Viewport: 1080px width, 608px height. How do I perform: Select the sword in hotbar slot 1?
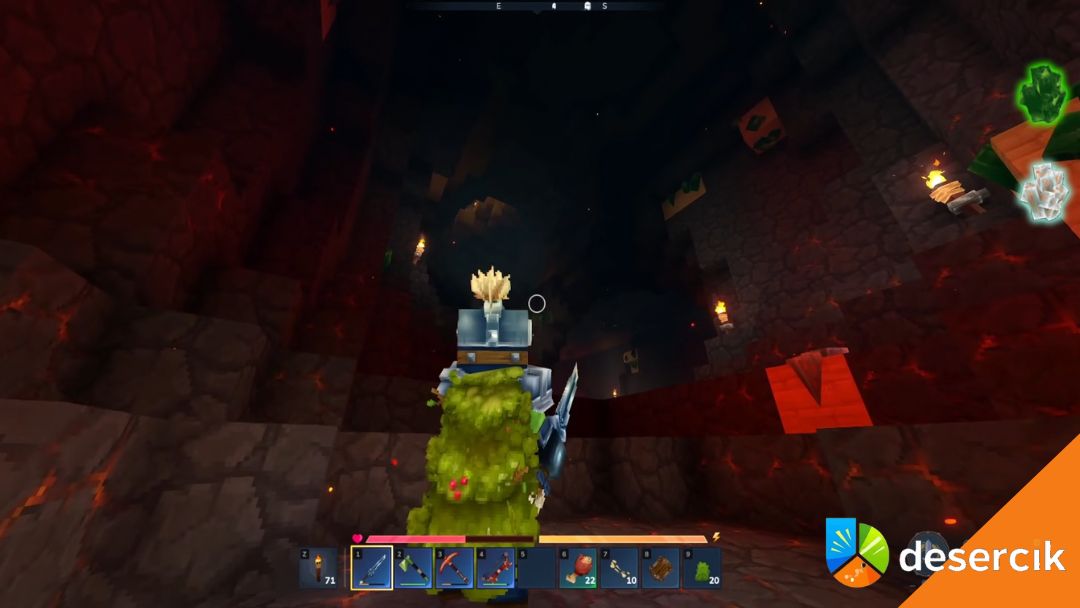(372, 568)
